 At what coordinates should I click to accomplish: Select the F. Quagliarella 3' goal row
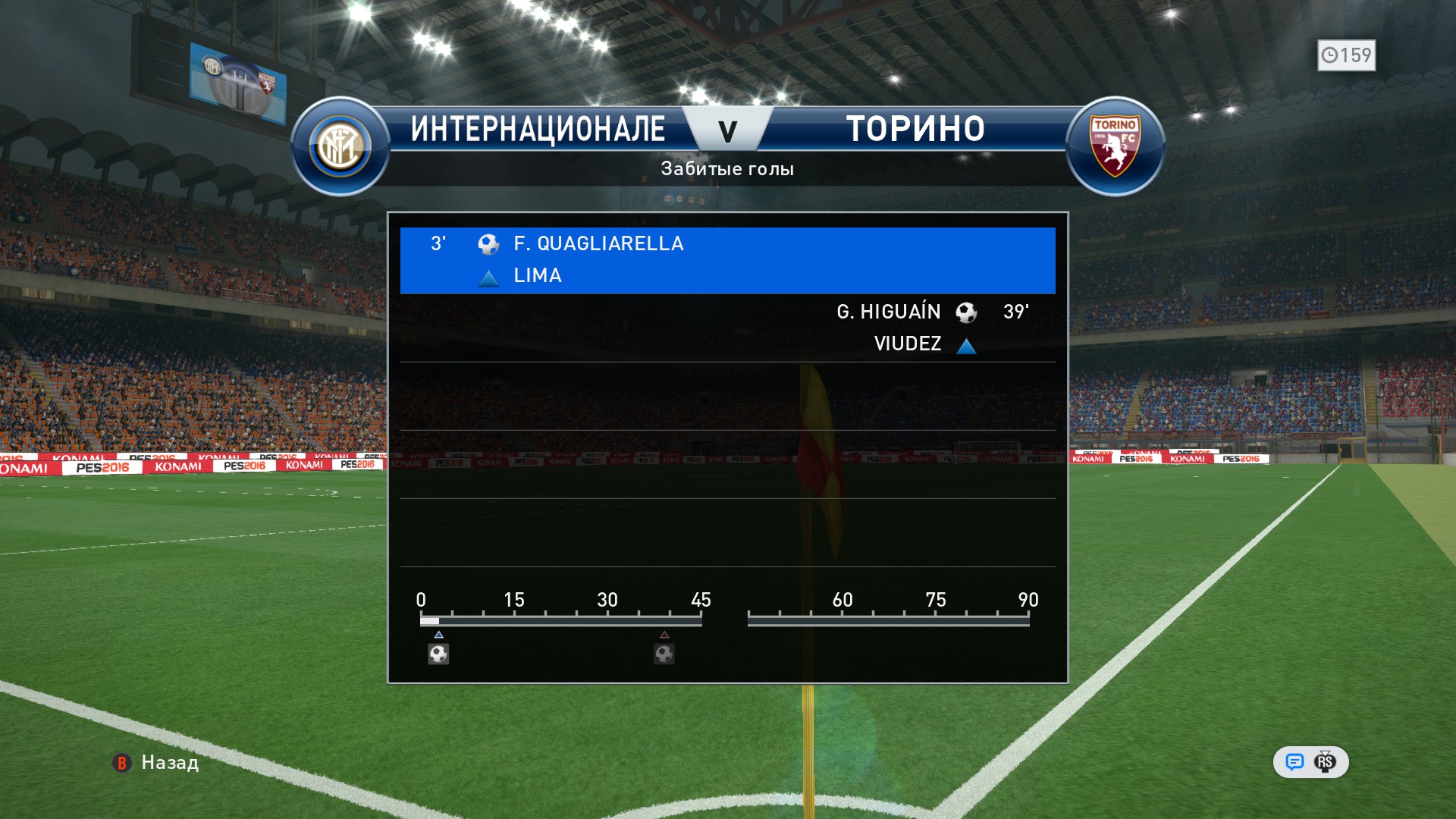pyautogui.click(x=726, y=259)
